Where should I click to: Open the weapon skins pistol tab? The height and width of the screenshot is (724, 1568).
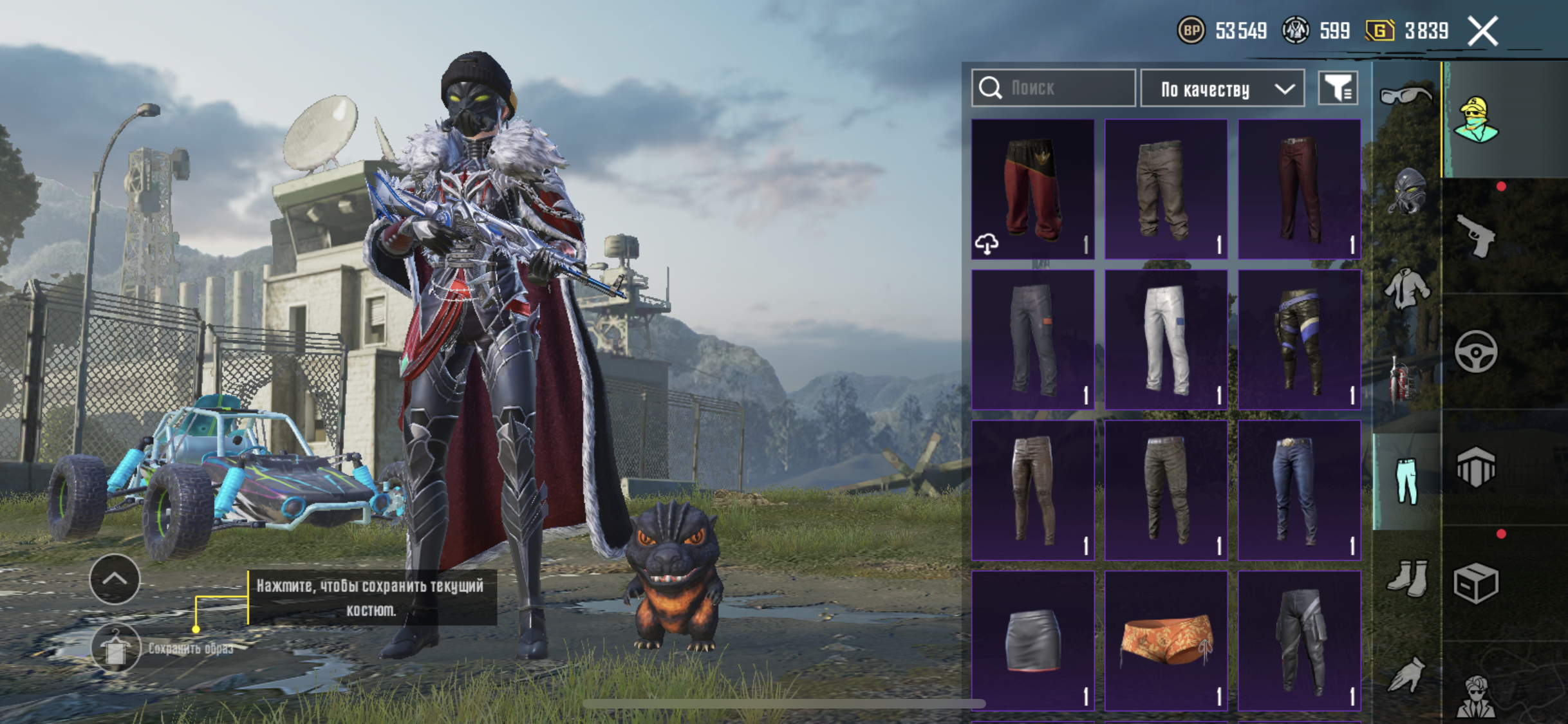pos(1475,236)
